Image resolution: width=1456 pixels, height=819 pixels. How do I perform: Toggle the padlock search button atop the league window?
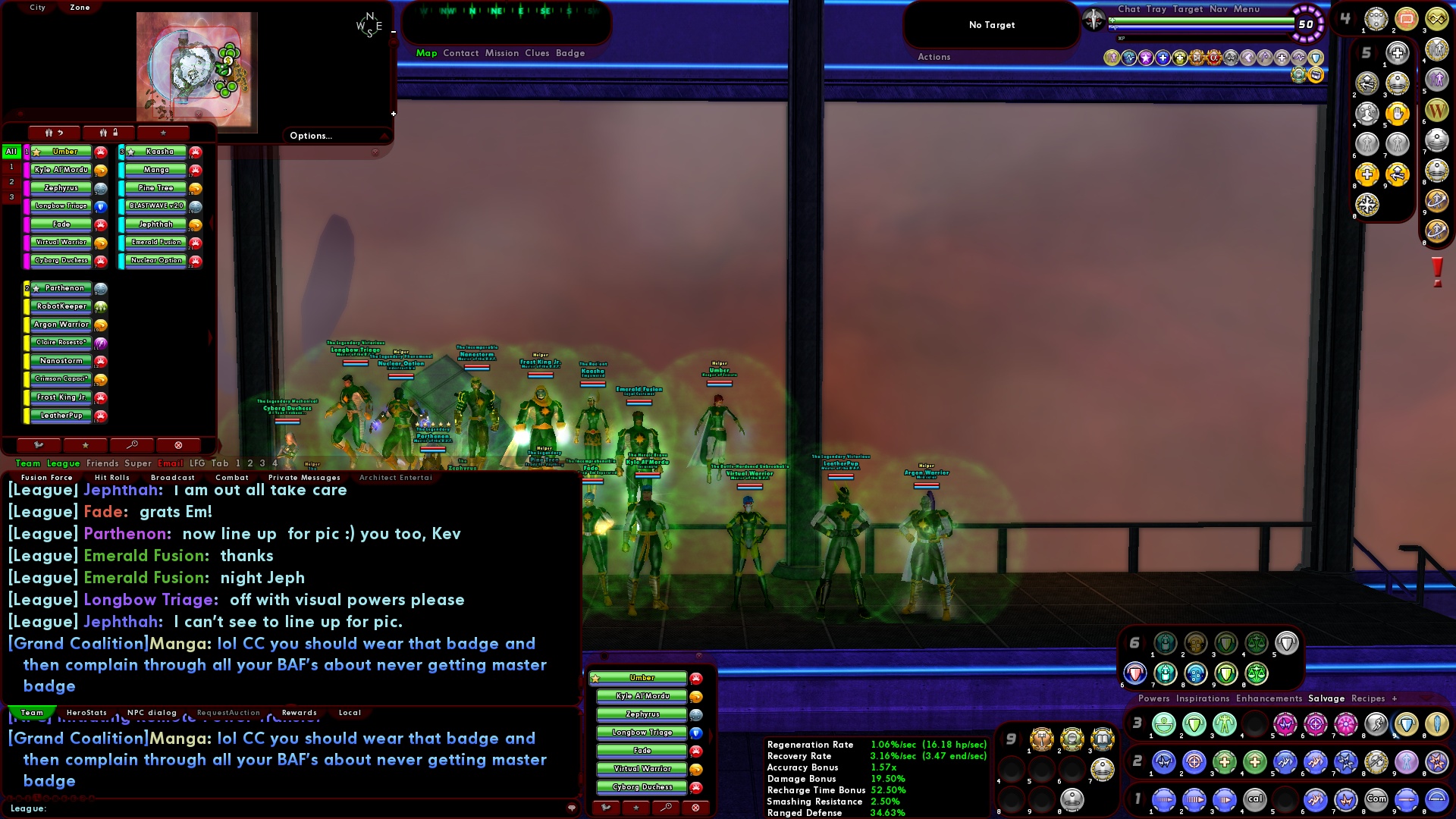click(x=108, y=133)
